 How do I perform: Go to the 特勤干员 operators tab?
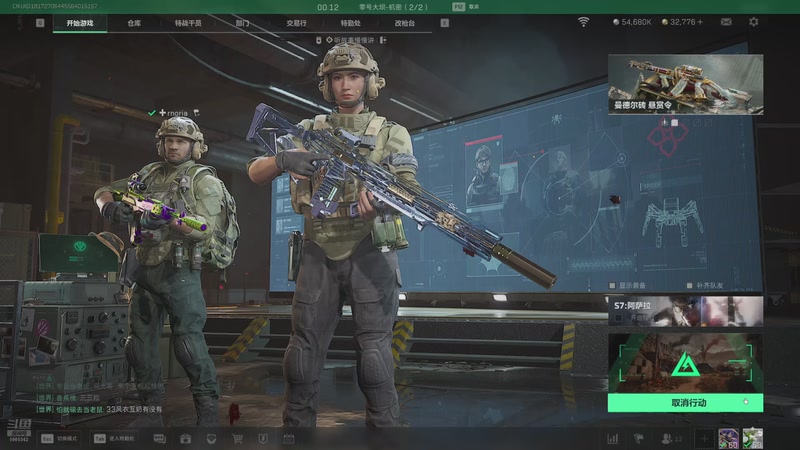click(187, 22)
